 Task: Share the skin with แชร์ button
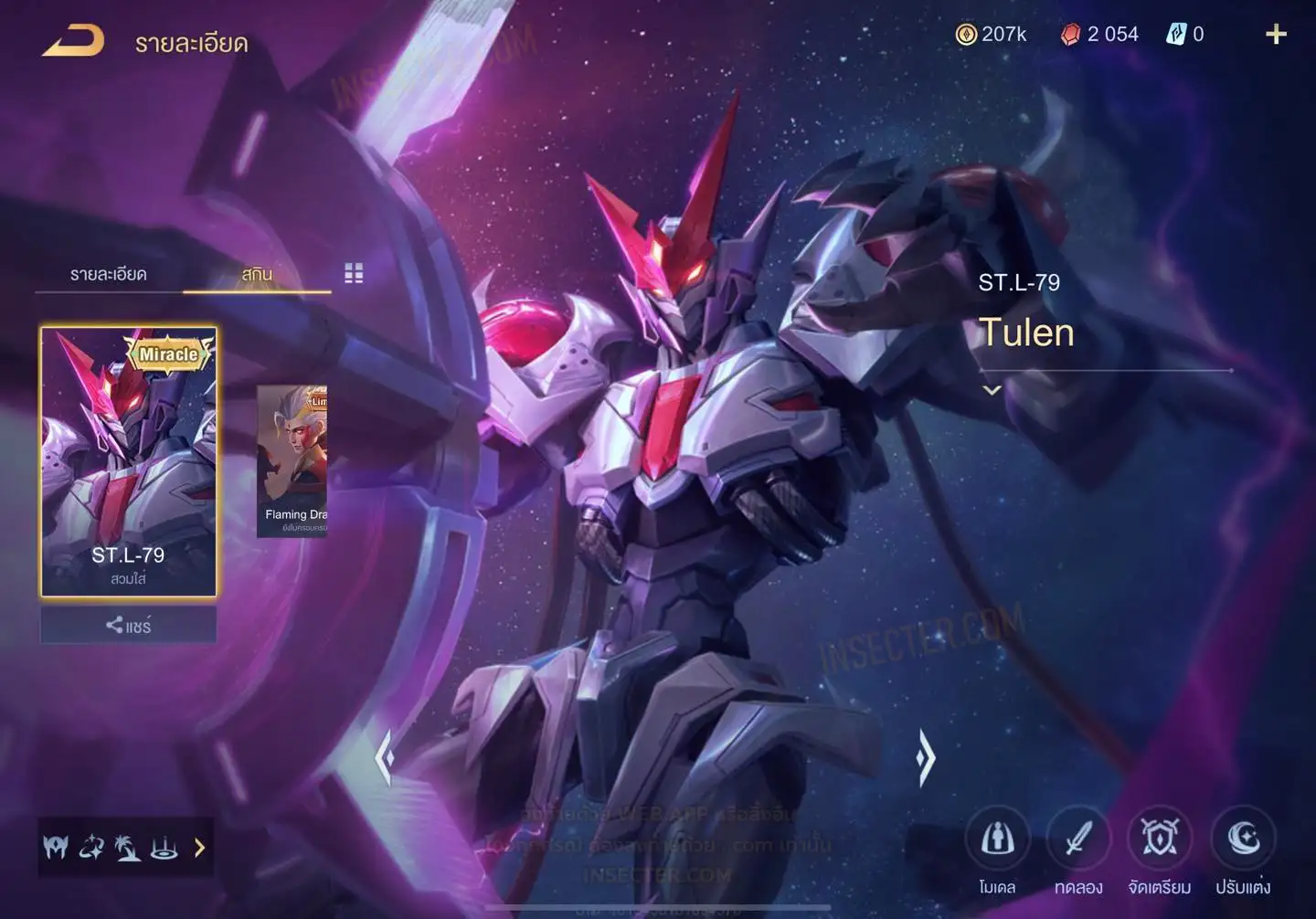(128, 626)
